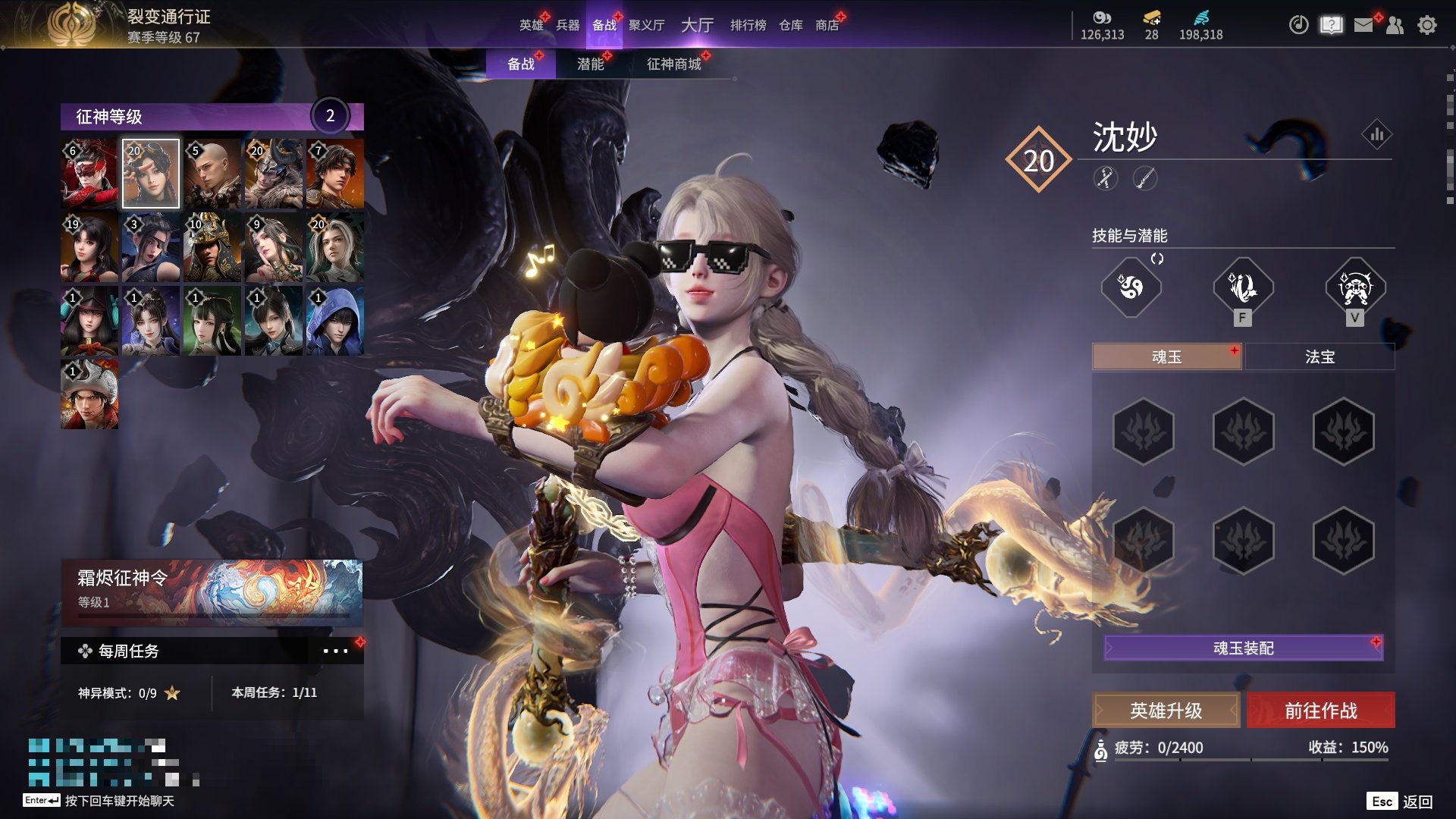This screenshot has height=819, width=1456.
Task: Open the mail envelope icon
Action: 1363,25
